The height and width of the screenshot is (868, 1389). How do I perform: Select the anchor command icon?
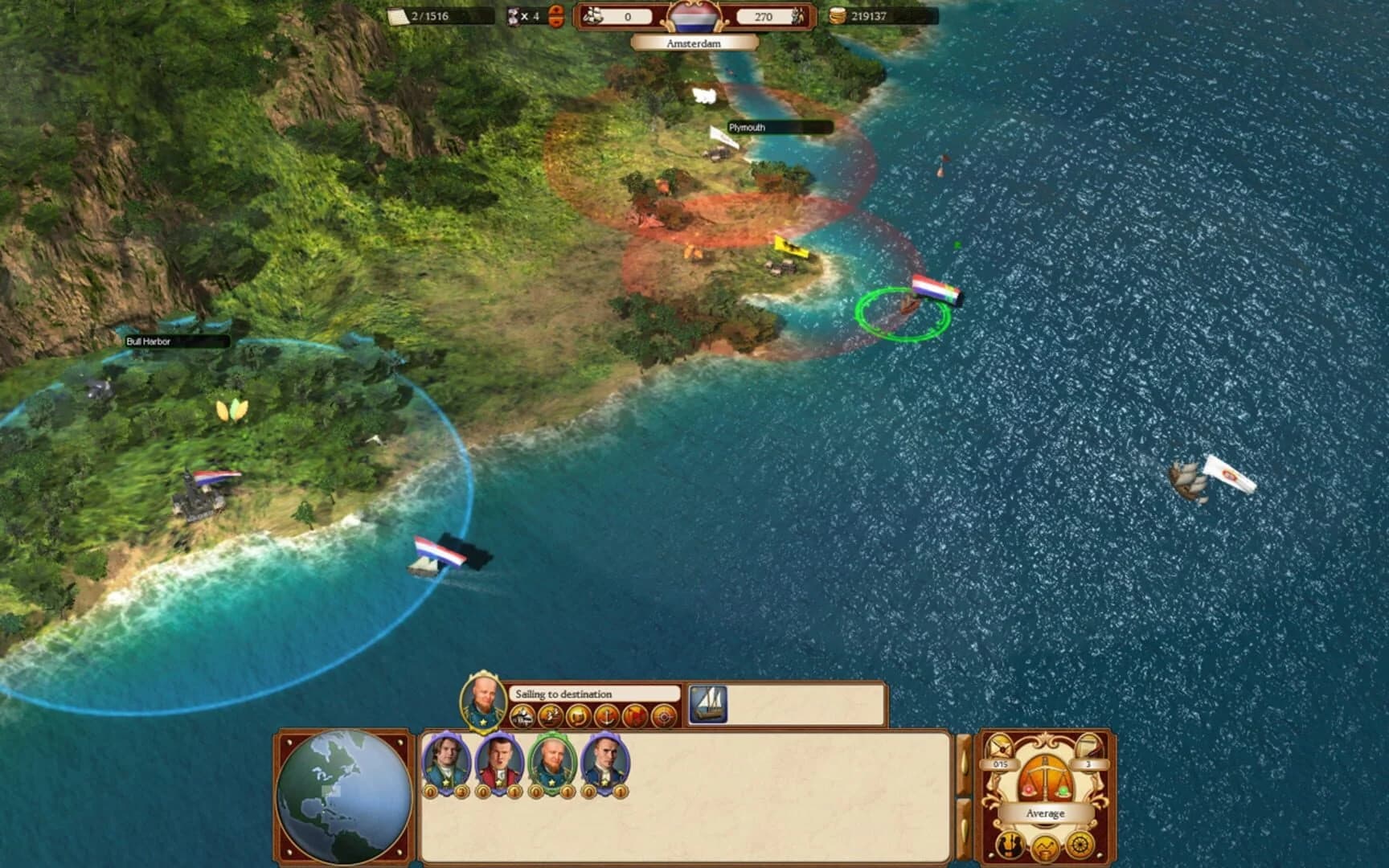[x=608, y=716]
